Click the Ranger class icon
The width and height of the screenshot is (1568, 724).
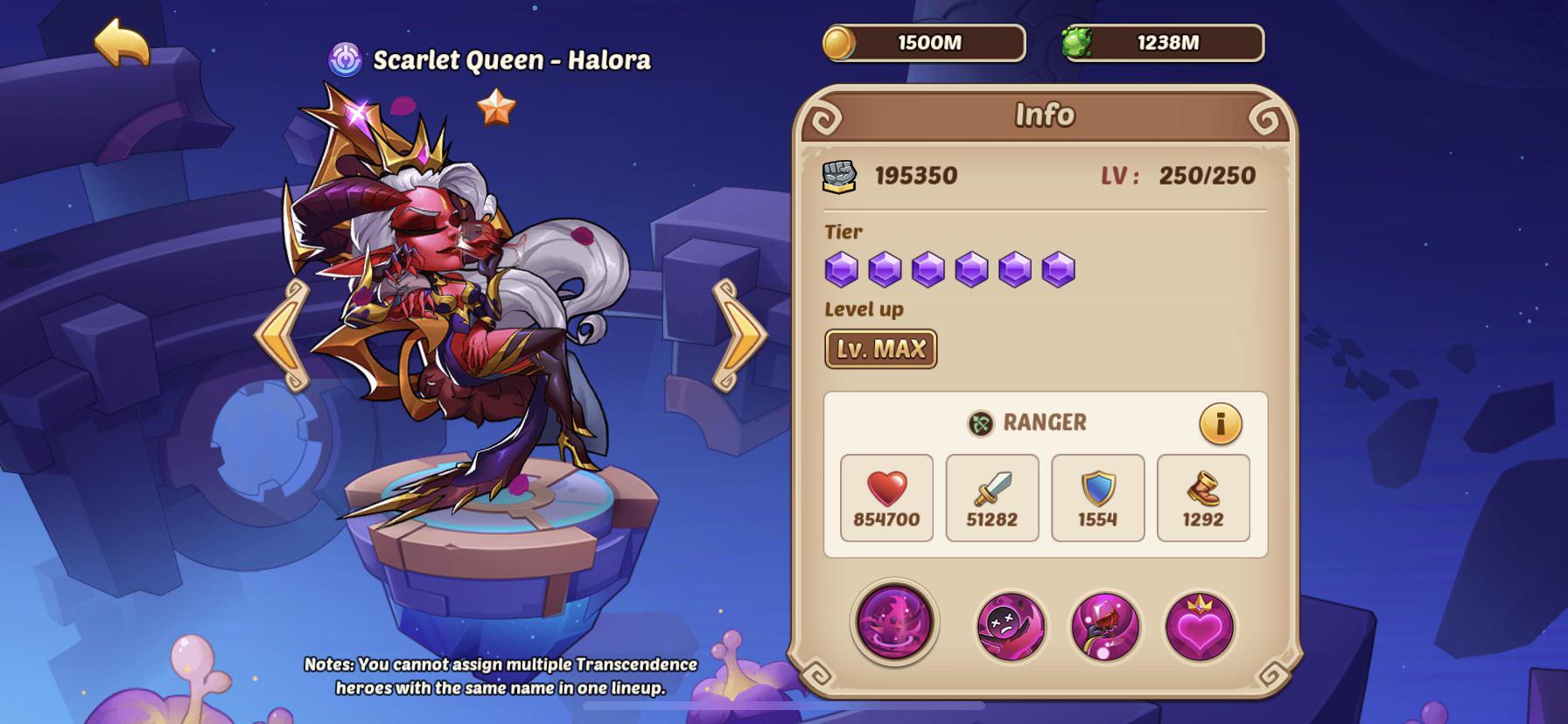point(980,423)
